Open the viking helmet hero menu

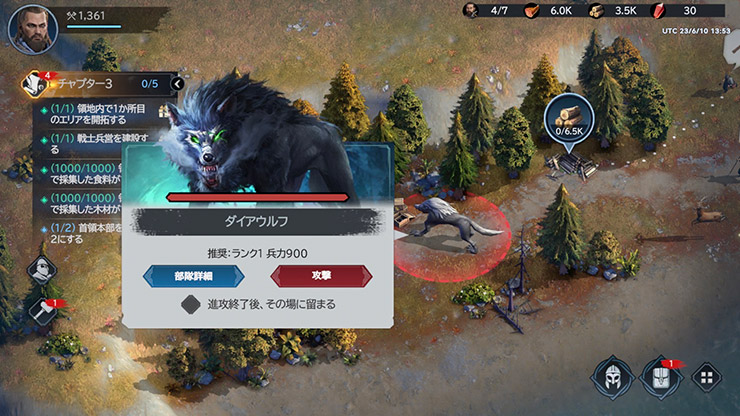609,377
